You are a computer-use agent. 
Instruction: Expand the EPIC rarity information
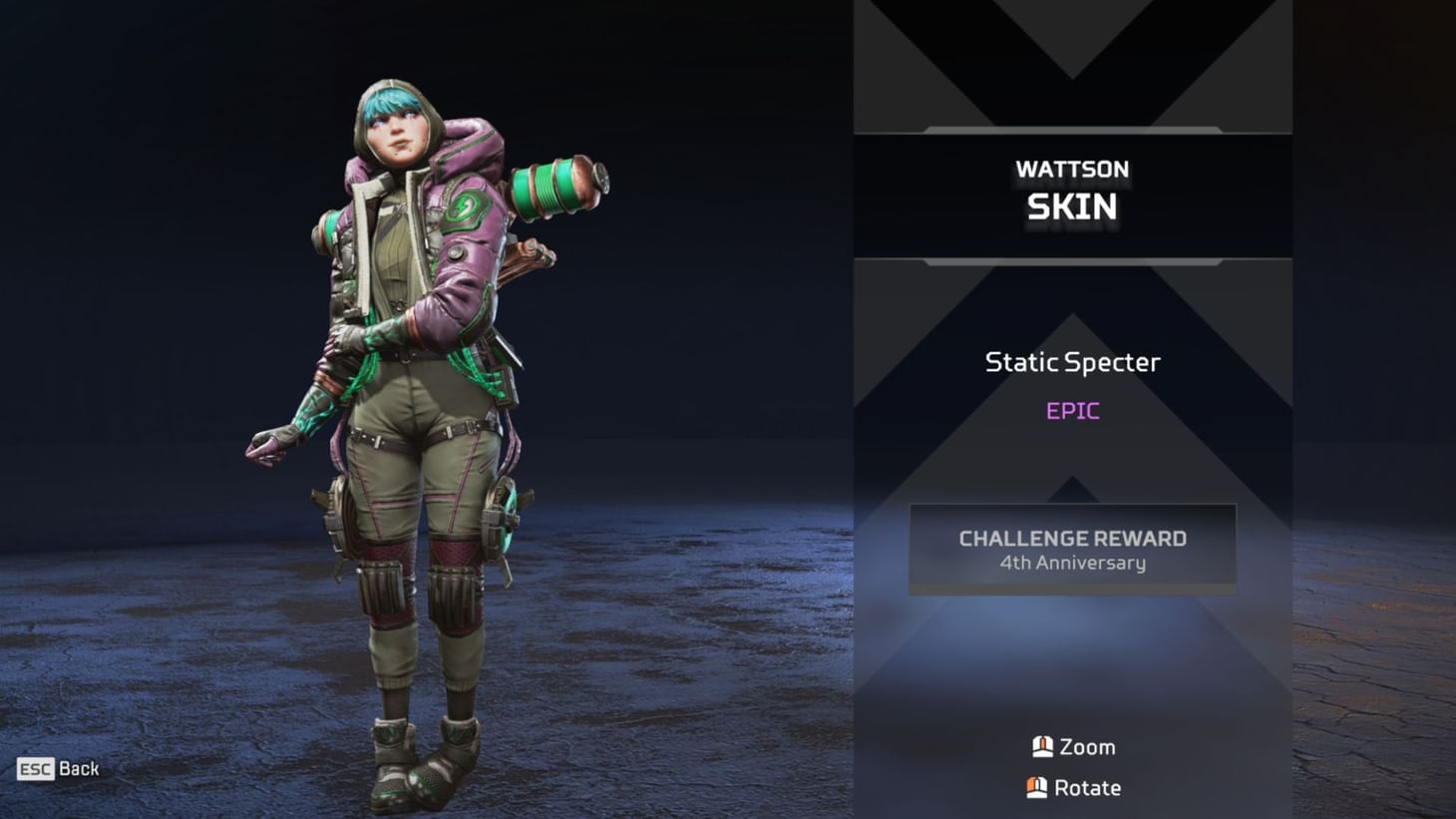pos(1072,410)
